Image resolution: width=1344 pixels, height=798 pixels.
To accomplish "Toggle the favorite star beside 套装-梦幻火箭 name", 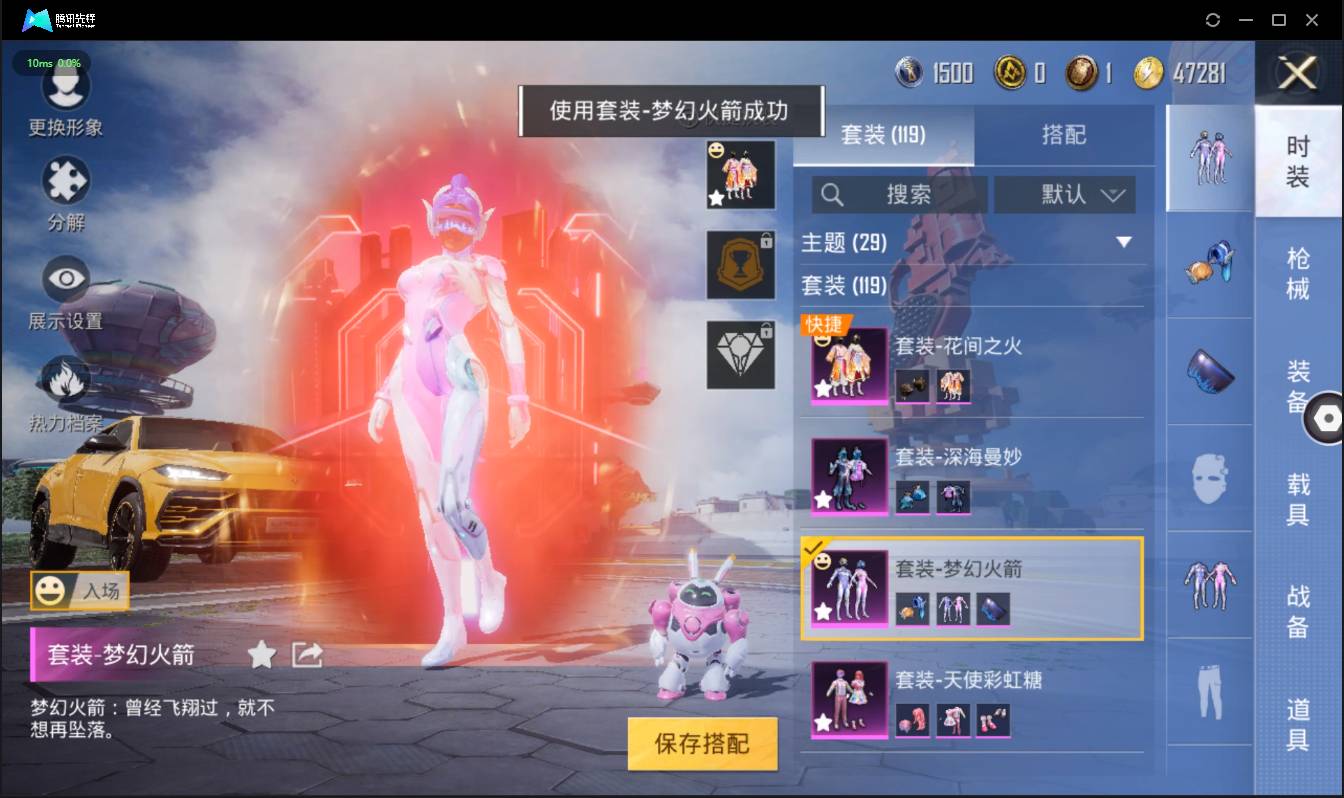I will (260, 656).
